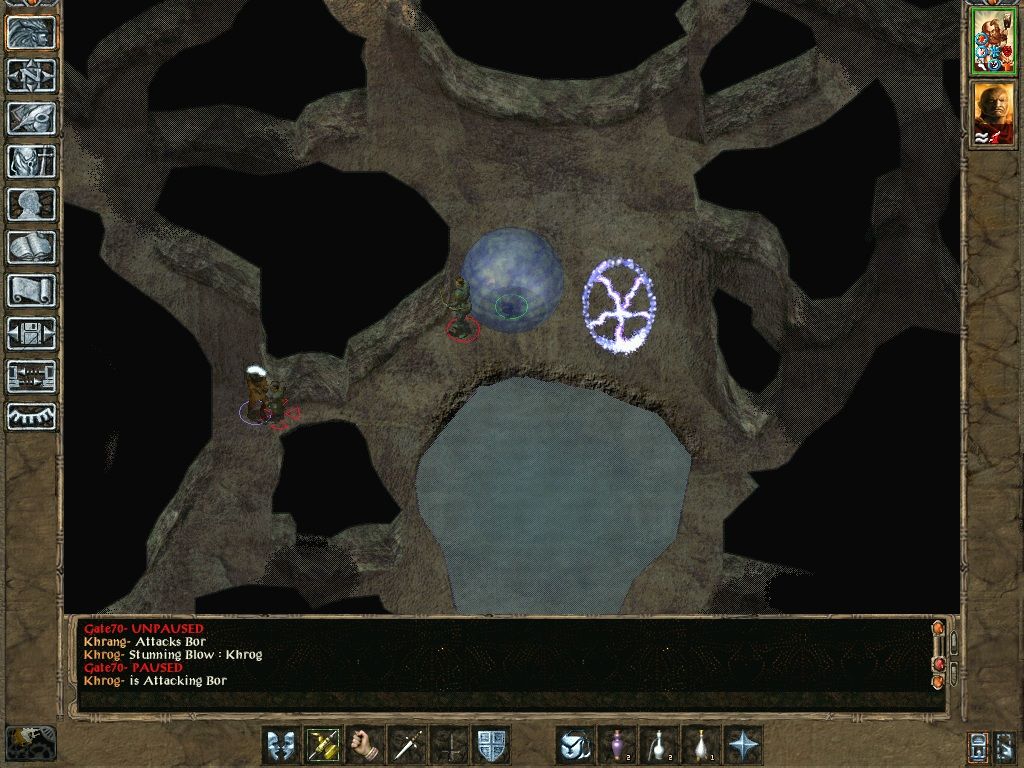Select the golden hammer weapon slot

322,745
